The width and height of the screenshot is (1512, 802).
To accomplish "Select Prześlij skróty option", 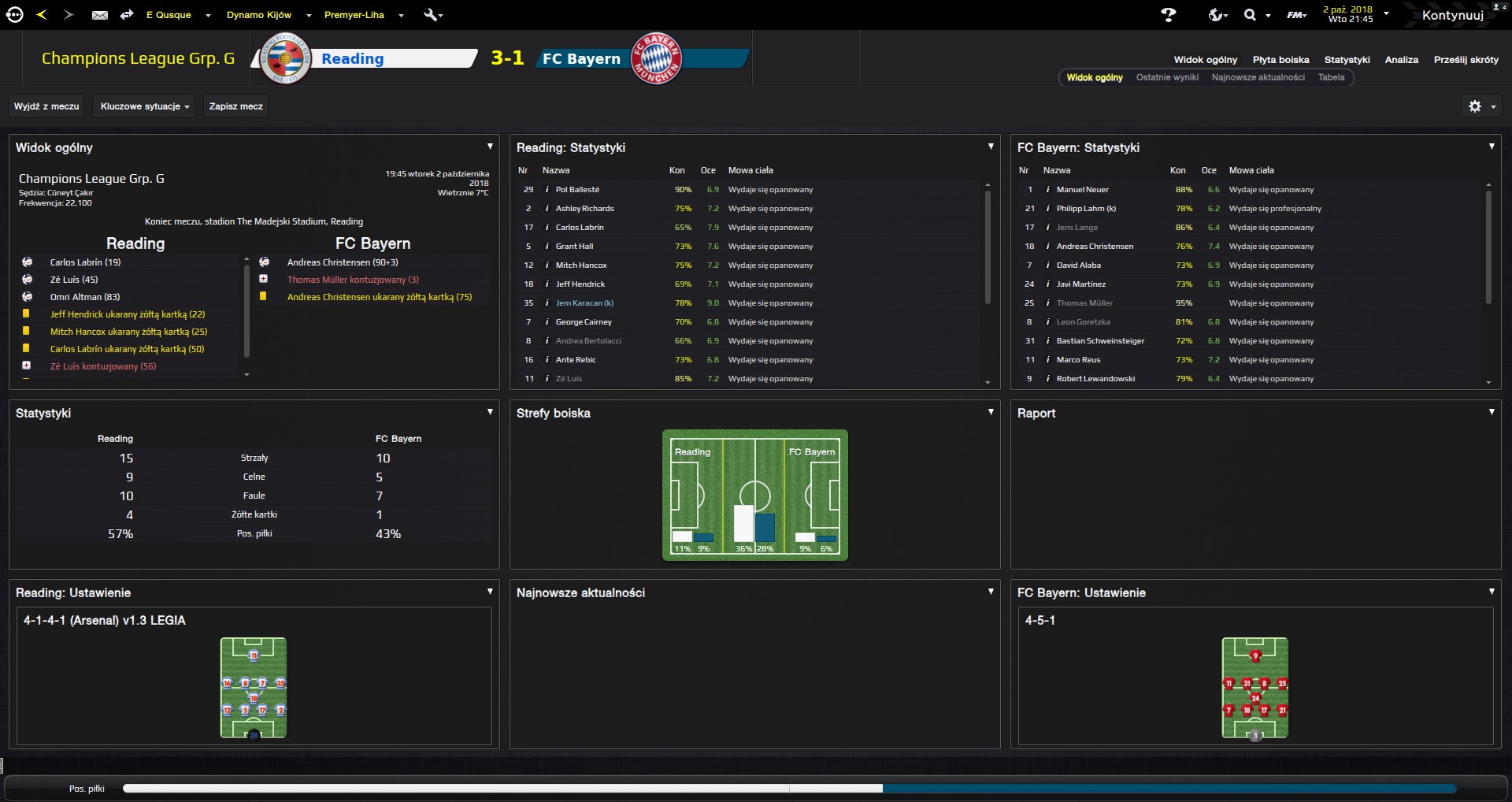I will (x=1466, y=60).
